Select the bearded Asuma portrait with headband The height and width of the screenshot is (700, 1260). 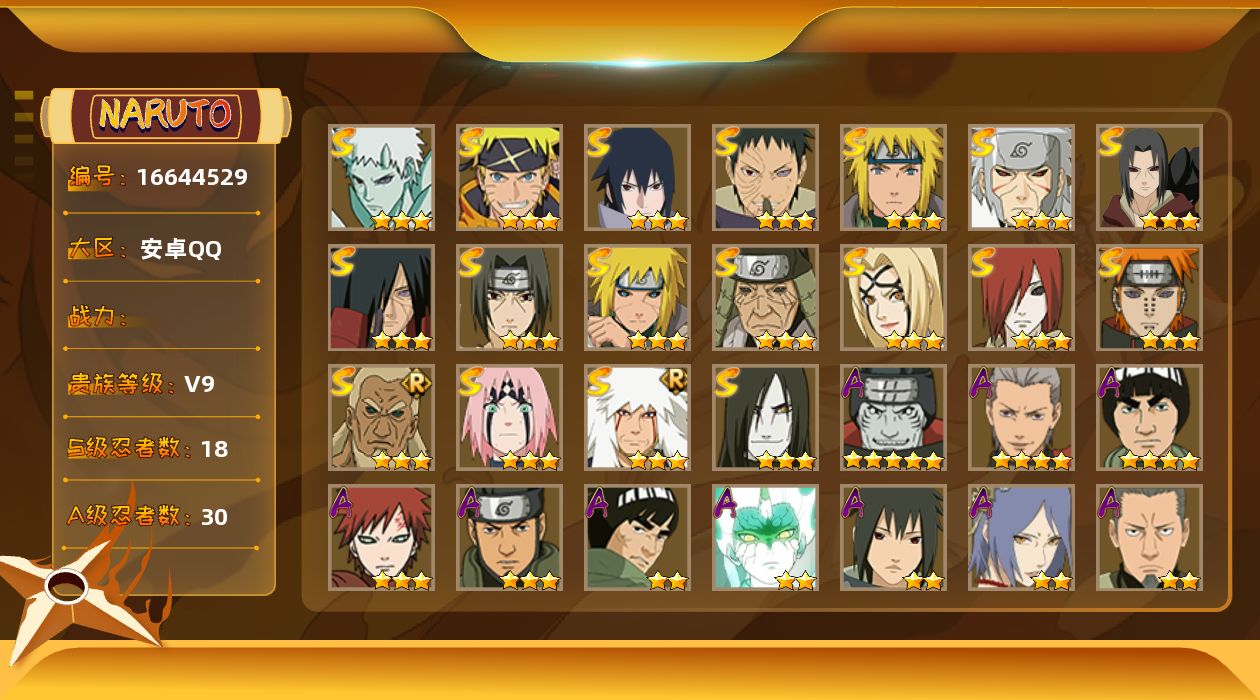[509, 537]
